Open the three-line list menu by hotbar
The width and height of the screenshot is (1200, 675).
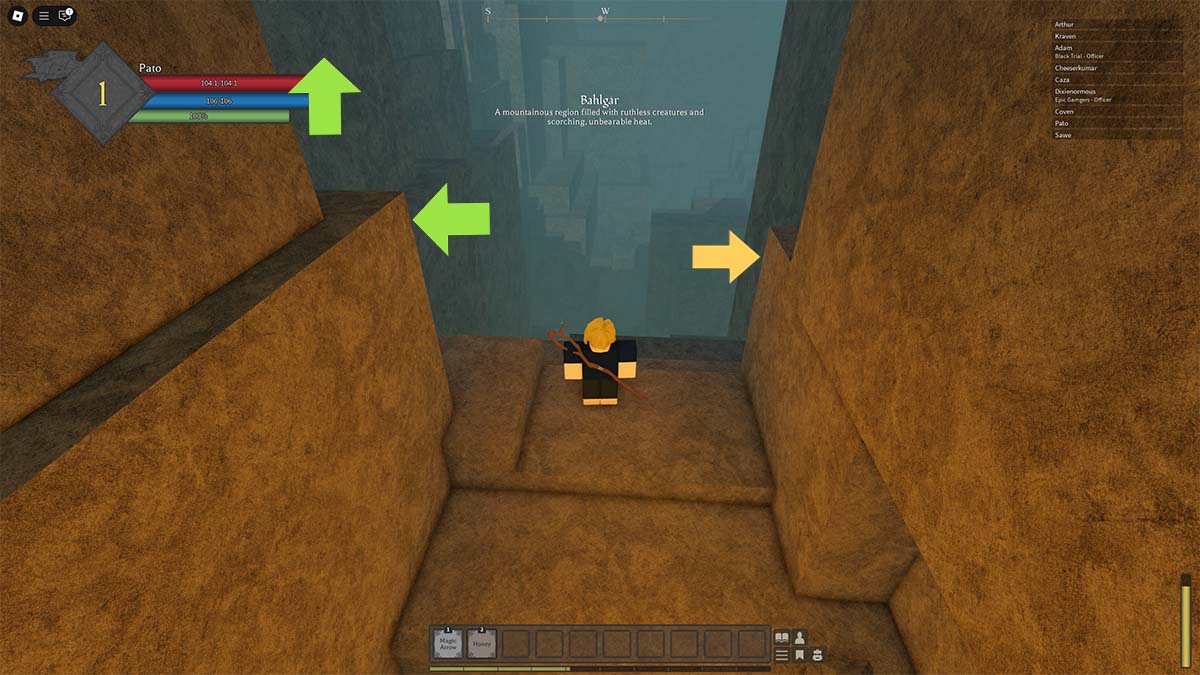tap(782, 655)
